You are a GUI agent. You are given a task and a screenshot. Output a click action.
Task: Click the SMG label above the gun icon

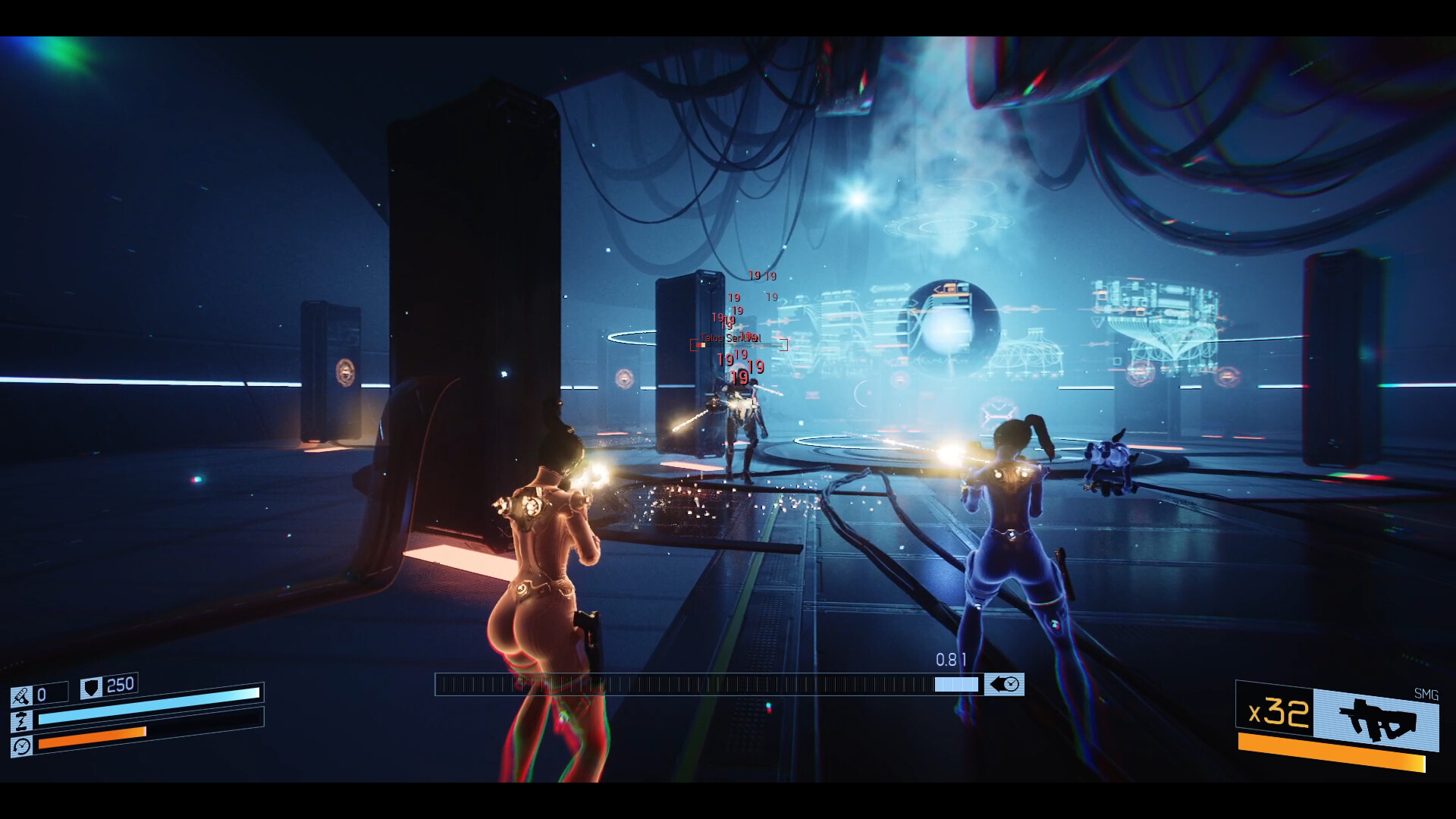coord(1427,695)
